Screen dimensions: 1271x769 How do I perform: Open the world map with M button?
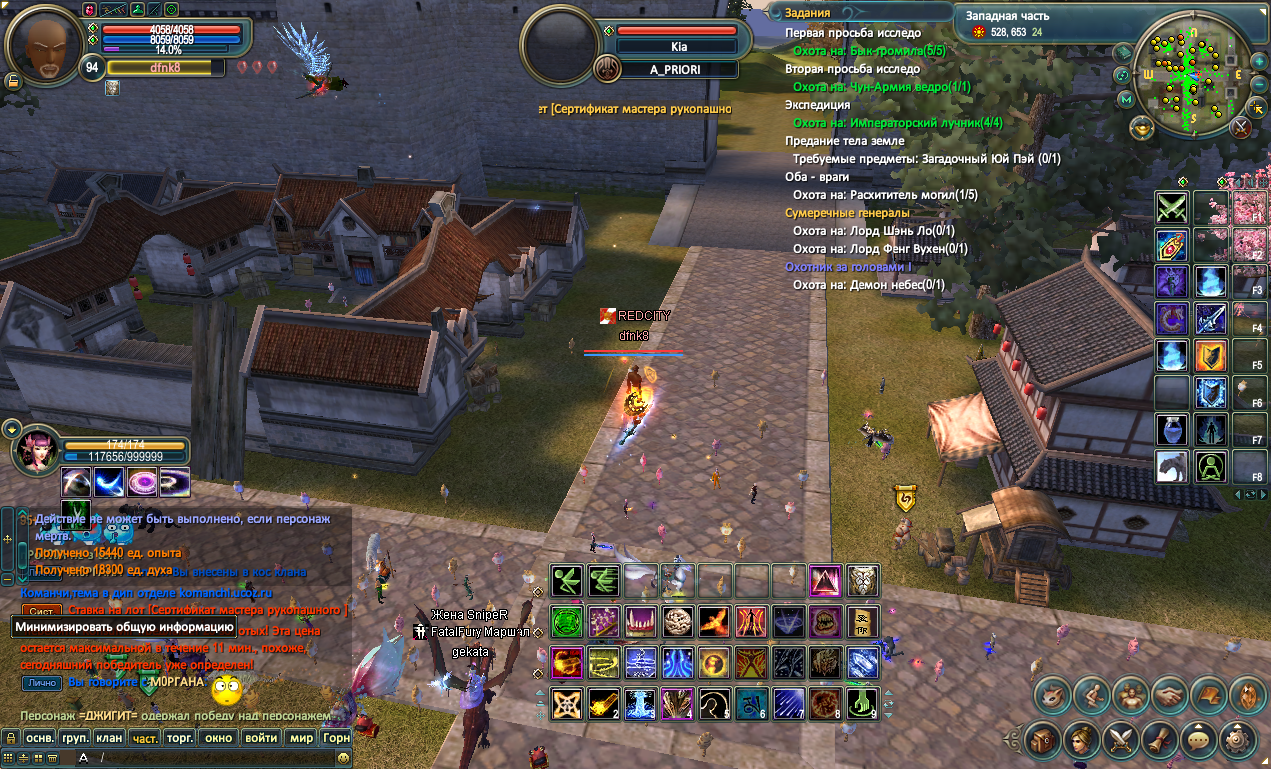point(1127,99)
